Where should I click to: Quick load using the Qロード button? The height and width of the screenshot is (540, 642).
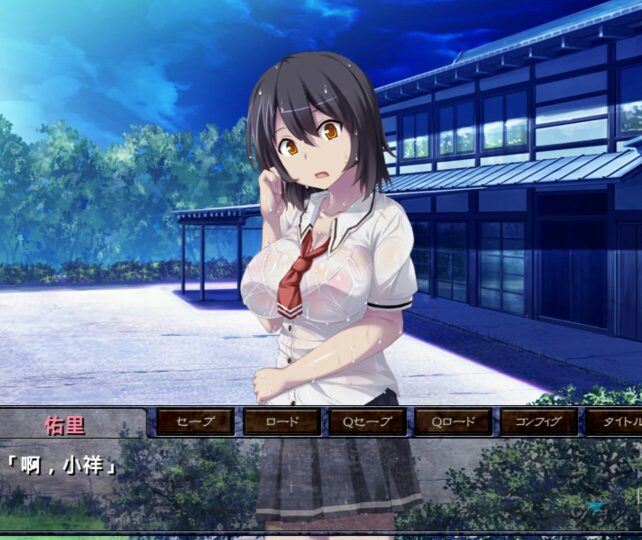pos(453,421)
